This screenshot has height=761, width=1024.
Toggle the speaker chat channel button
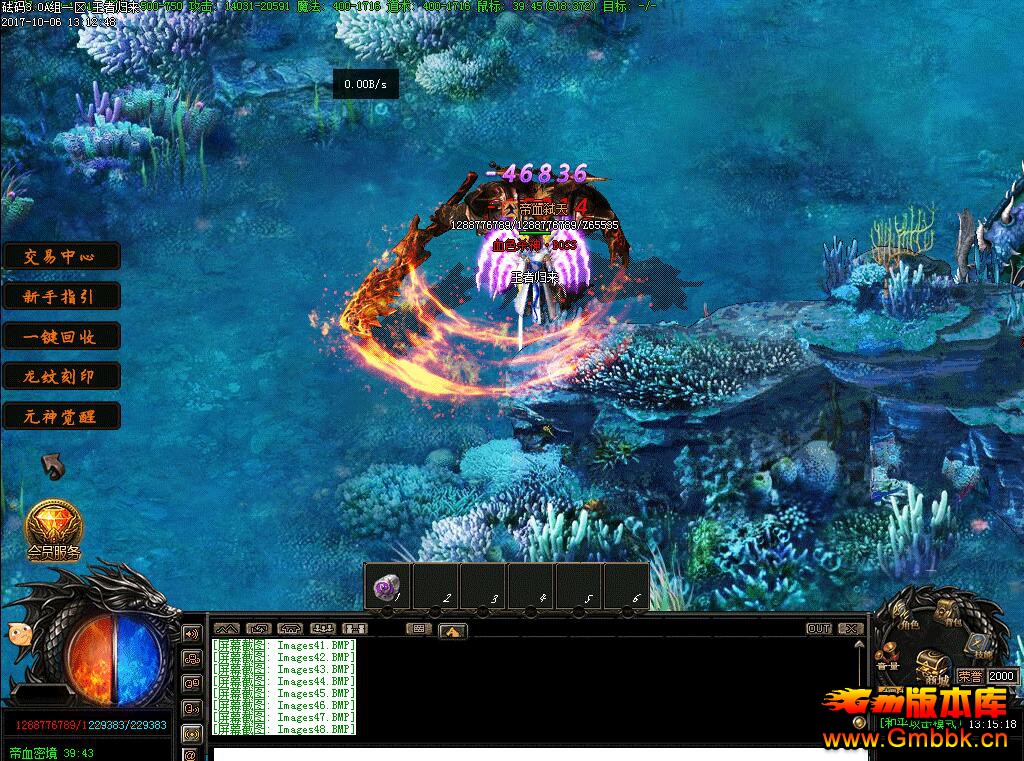point(190,634)
